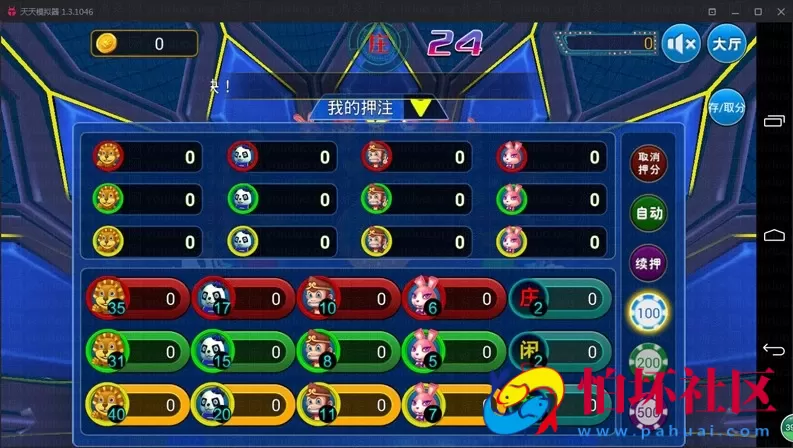Image resolution: width=793 pixels, height=448 pixels.
Task: Open the 存/取分 deposit and withdraw button
Action: click(x=728, y=108)
